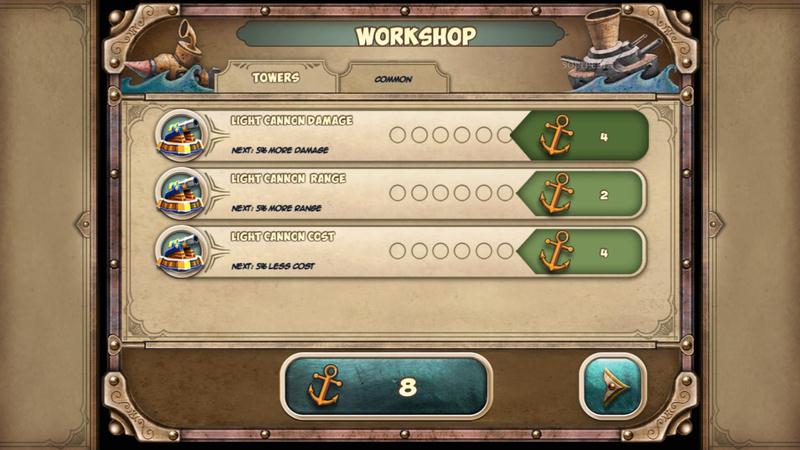Select the Light Cannon Range icon
This screenshot has height=450, width=800.
pos(181,194)
